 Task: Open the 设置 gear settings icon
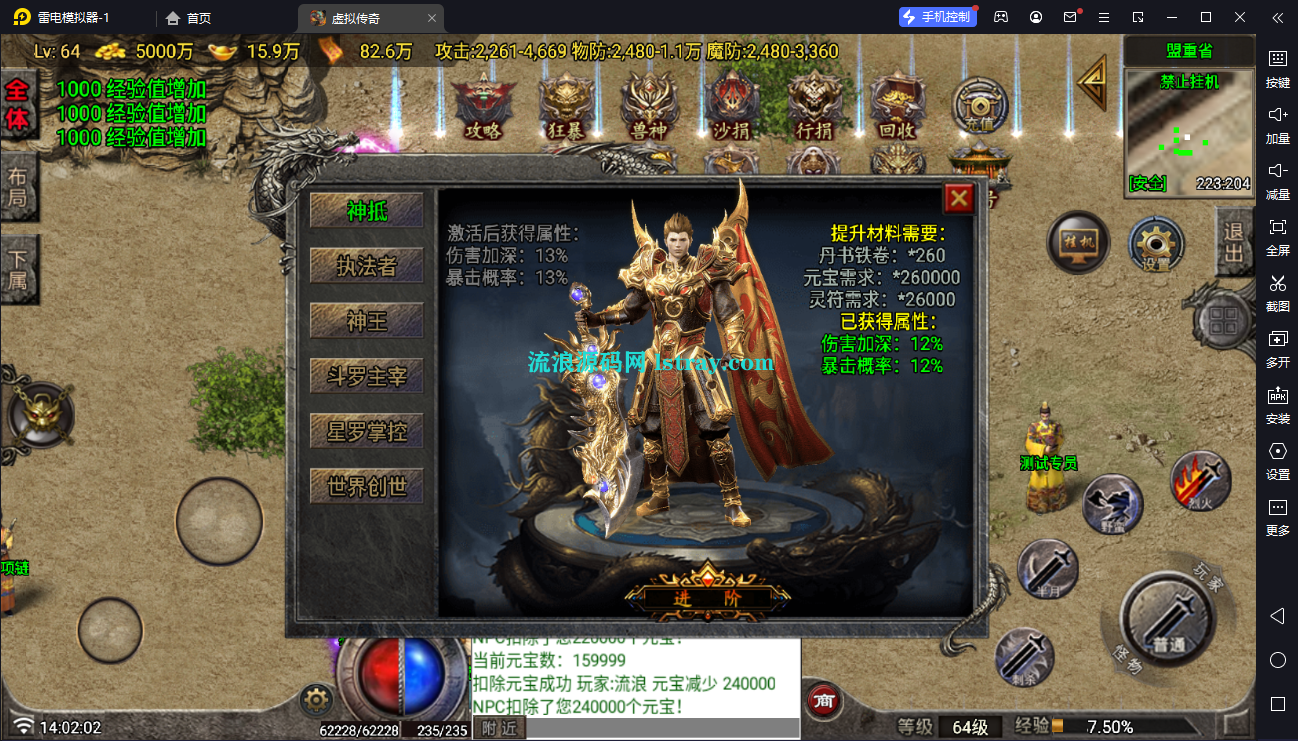pyautogui.click(x=1157, y=243)
